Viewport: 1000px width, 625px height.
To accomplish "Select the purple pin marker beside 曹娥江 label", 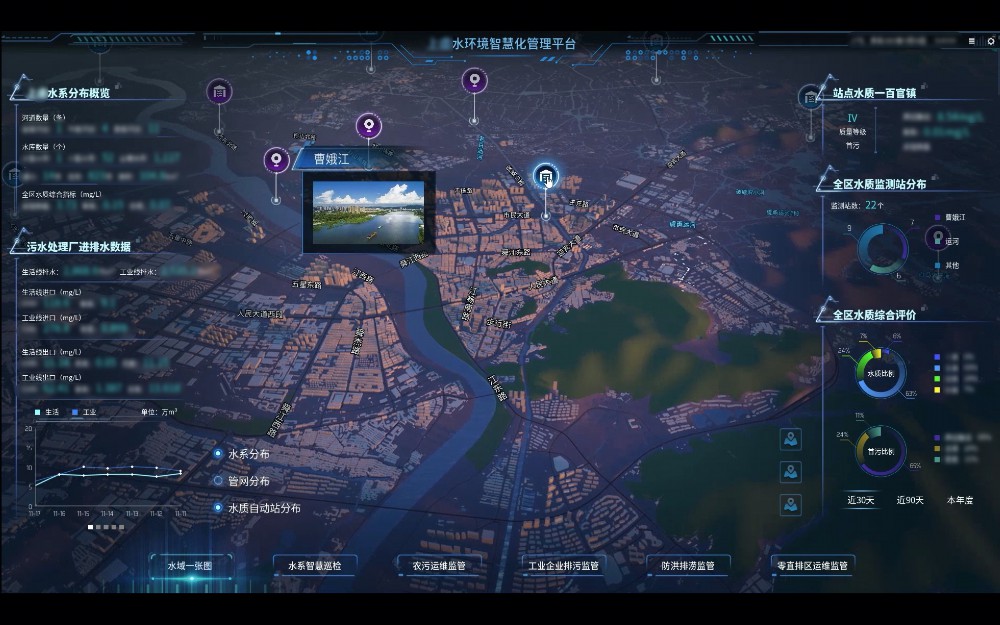I will point(276,160).
